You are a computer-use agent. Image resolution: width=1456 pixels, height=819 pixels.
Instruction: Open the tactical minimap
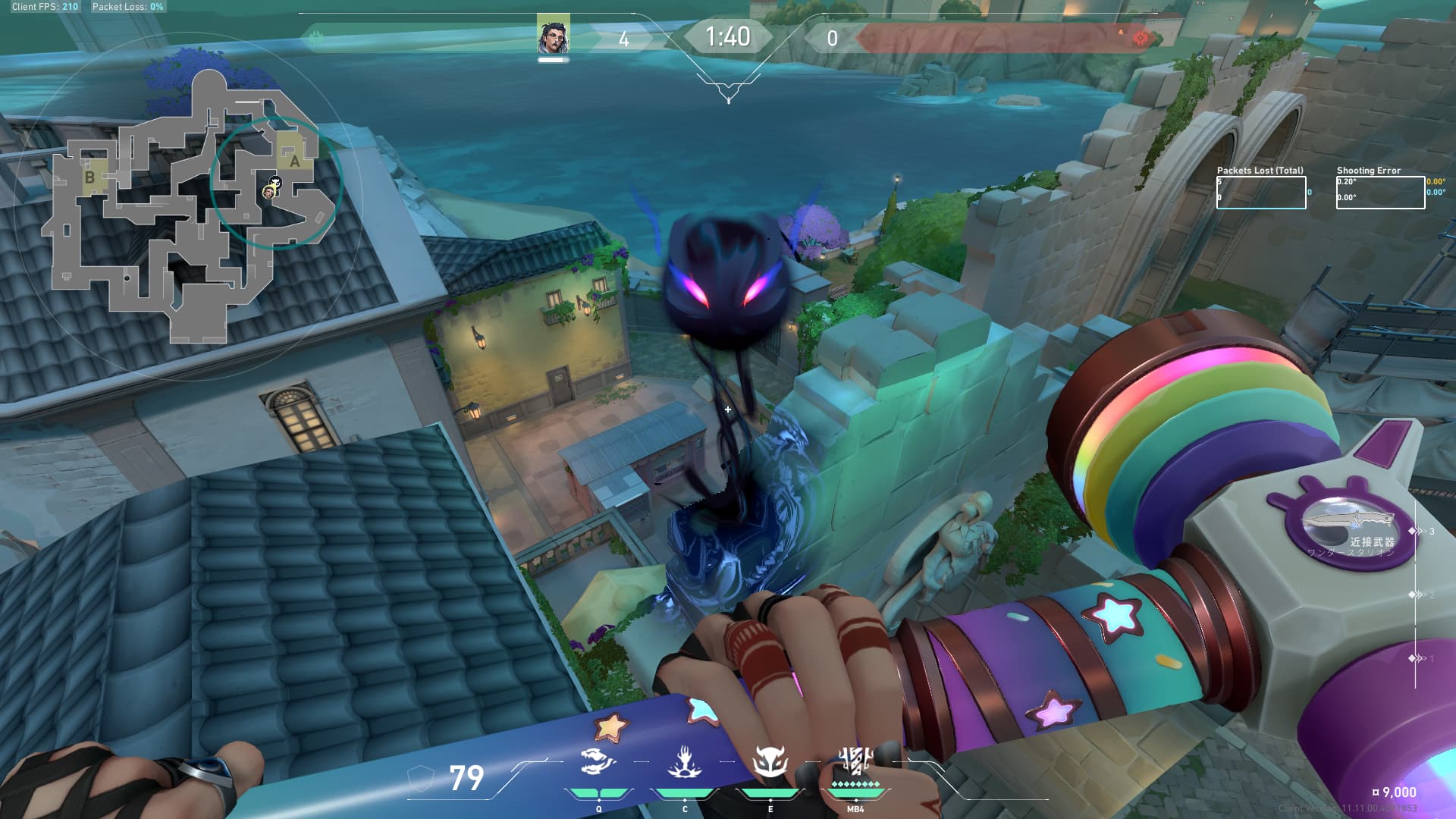[x=190, y=205]
